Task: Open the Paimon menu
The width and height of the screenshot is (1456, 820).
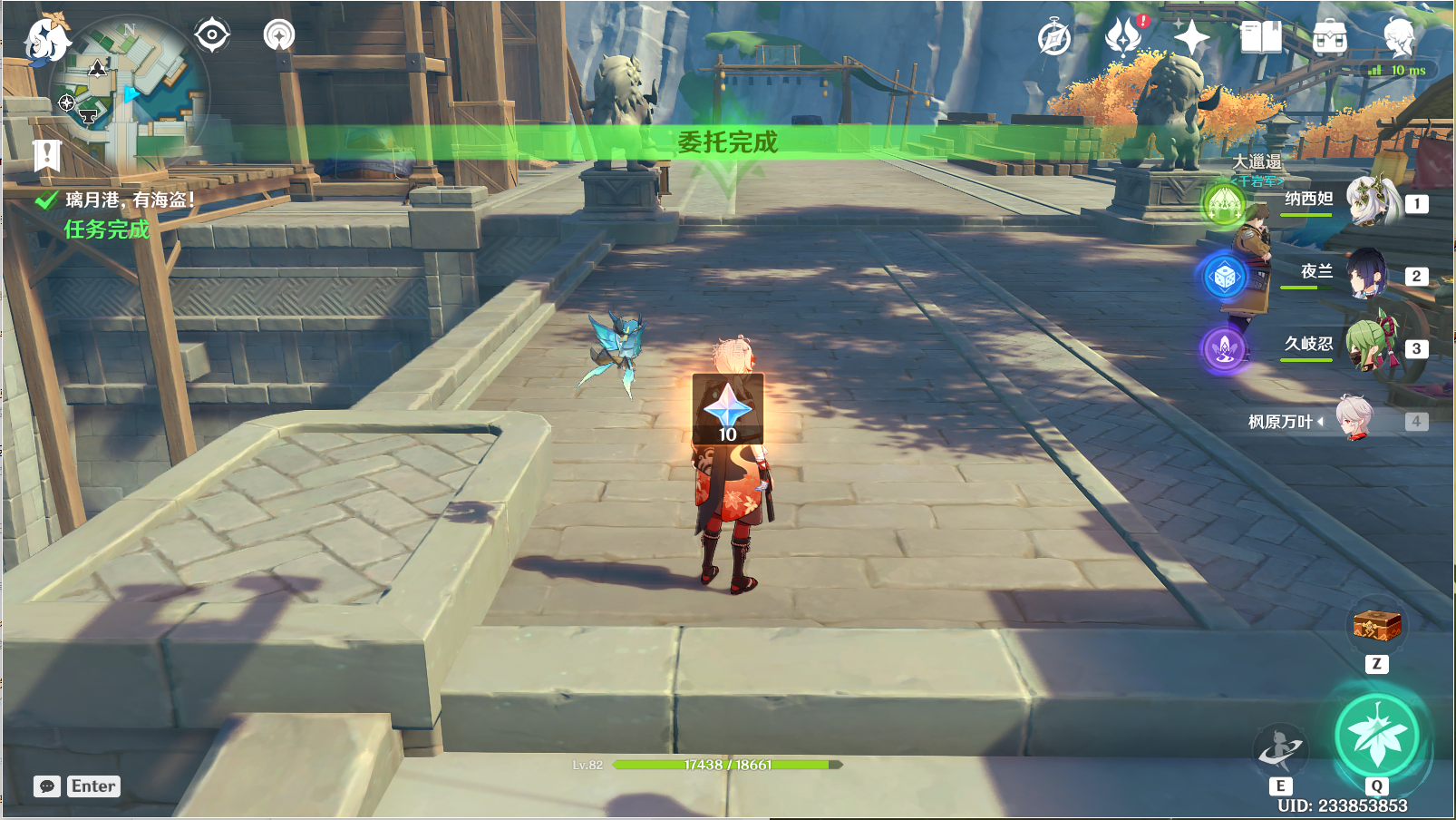Action: [45, 40]
